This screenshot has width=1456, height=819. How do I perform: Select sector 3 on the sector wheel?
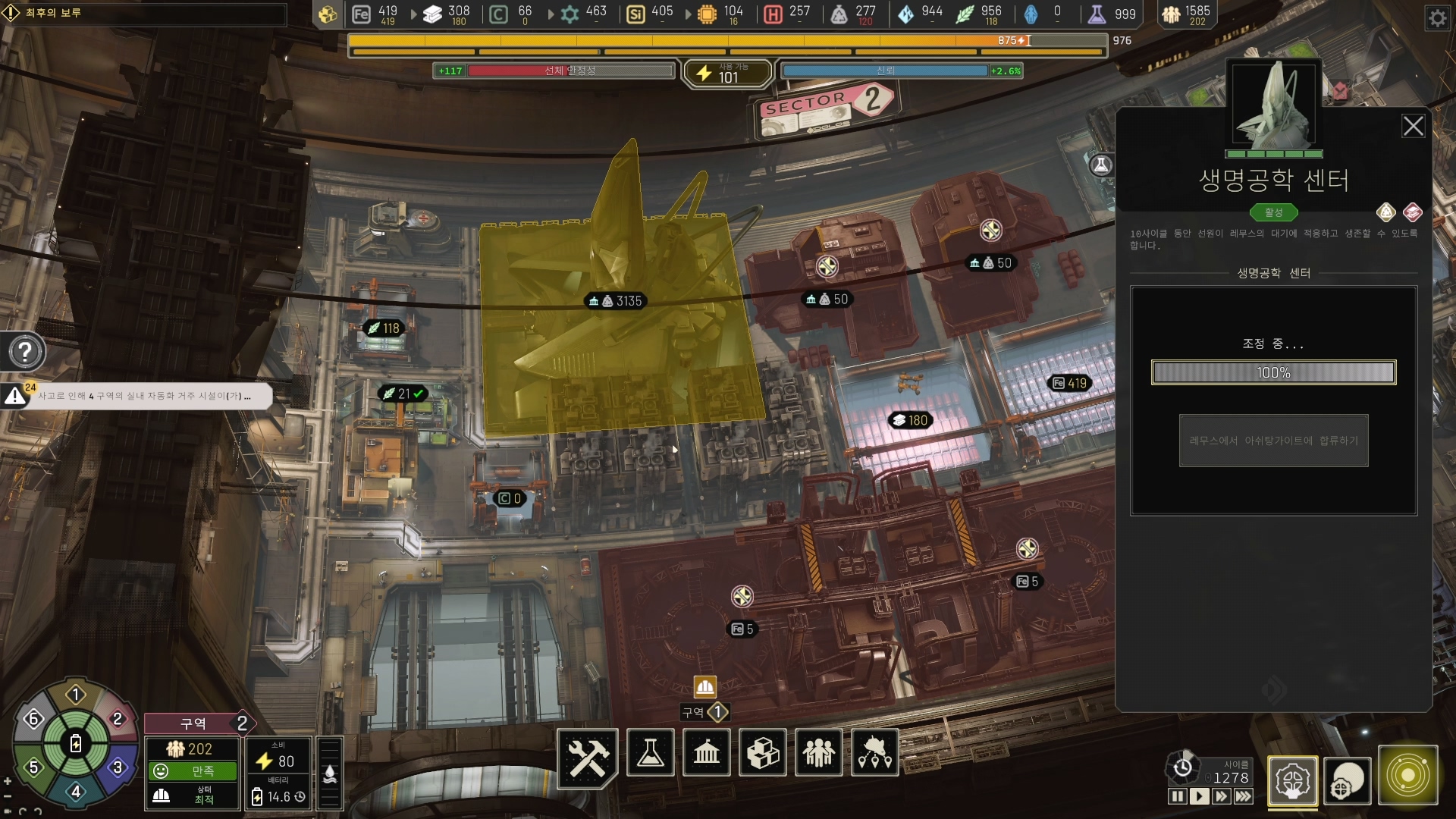118,767
